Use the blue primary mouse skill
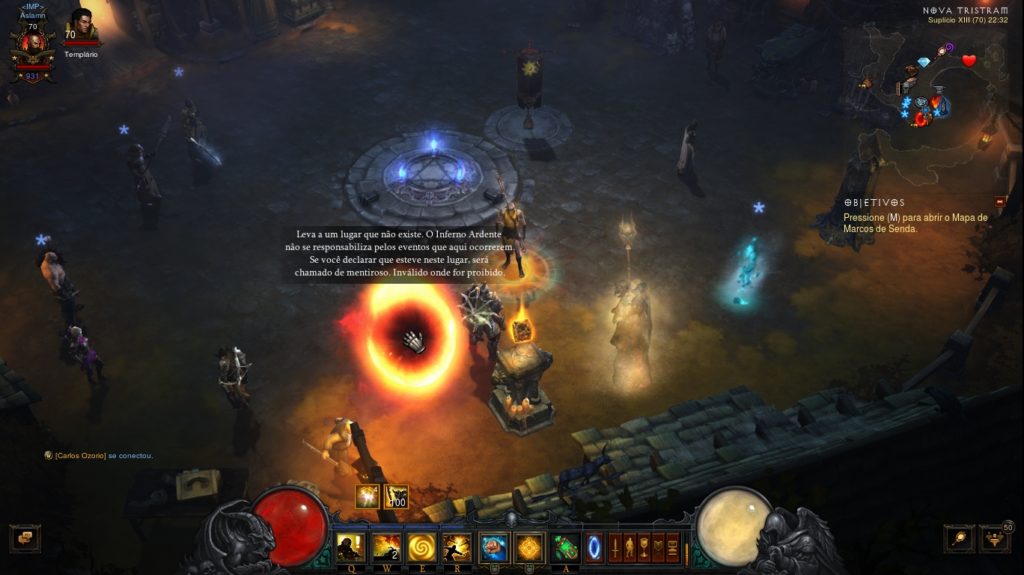The width and height of the screenshot is (1024, 575). tap(494, 547)
